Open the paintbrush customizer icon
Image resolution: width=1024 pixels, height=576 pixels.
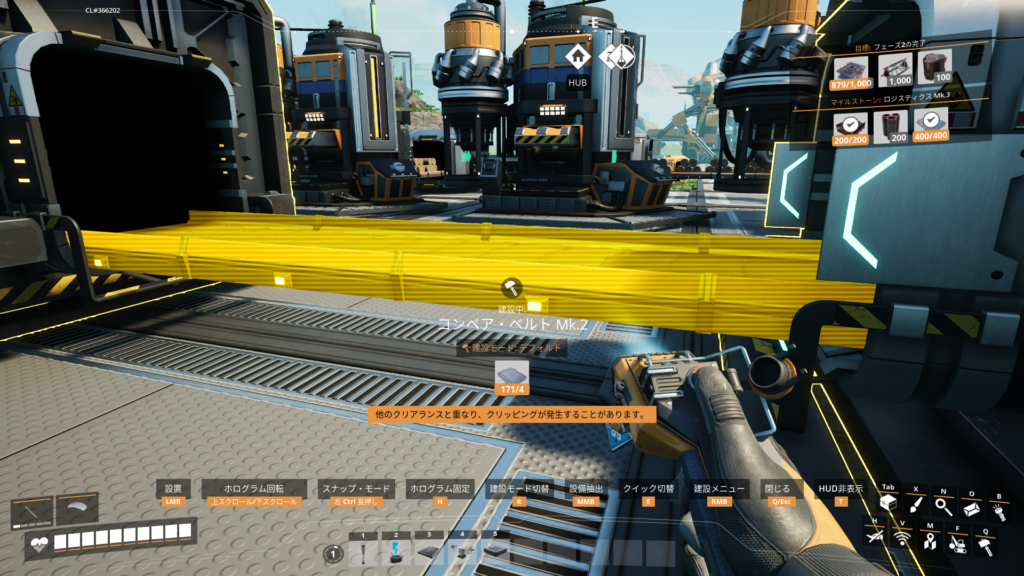[x=916, y=507]
